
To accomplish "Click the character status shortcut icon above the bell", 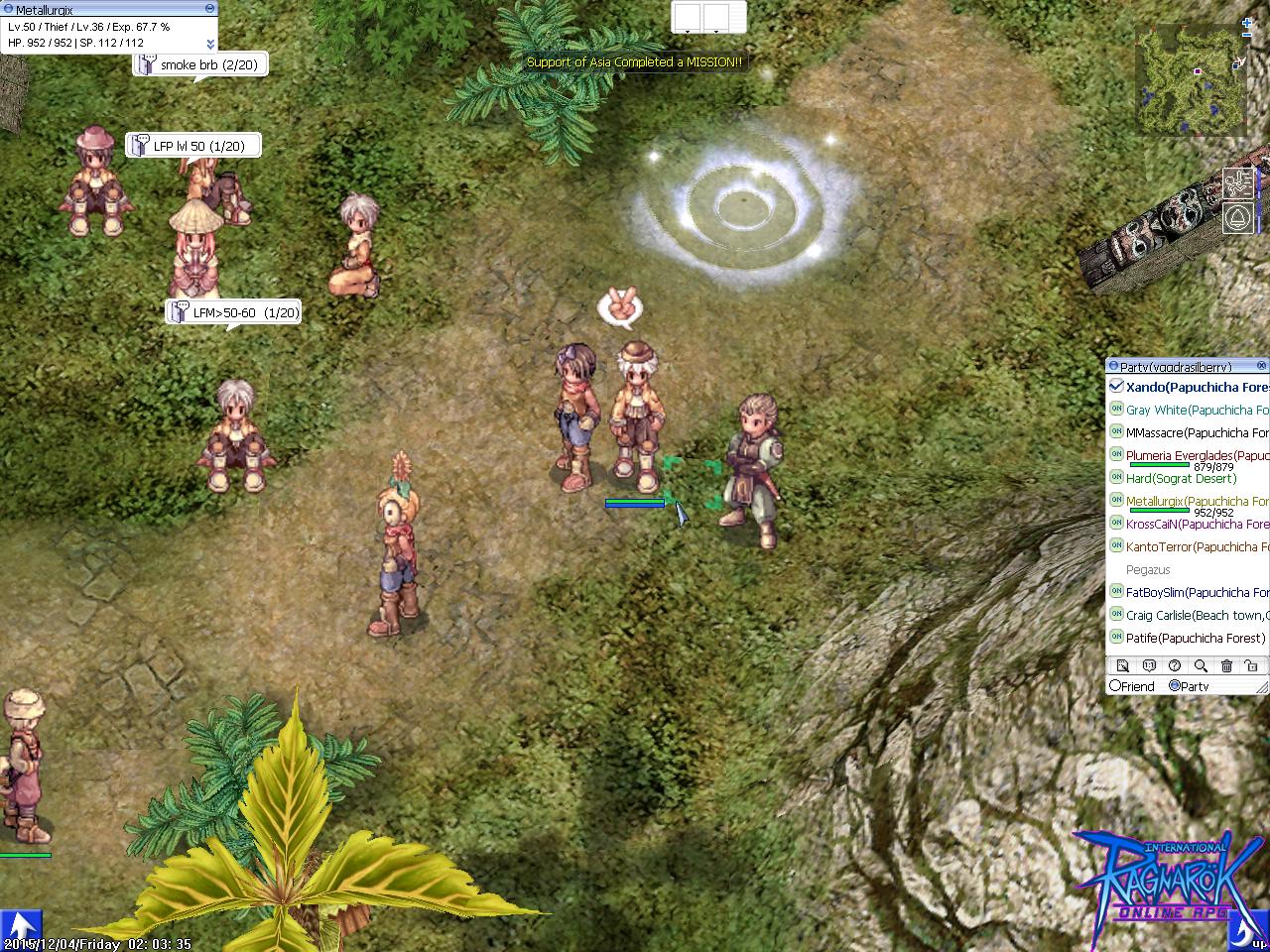I will 1238,183.
